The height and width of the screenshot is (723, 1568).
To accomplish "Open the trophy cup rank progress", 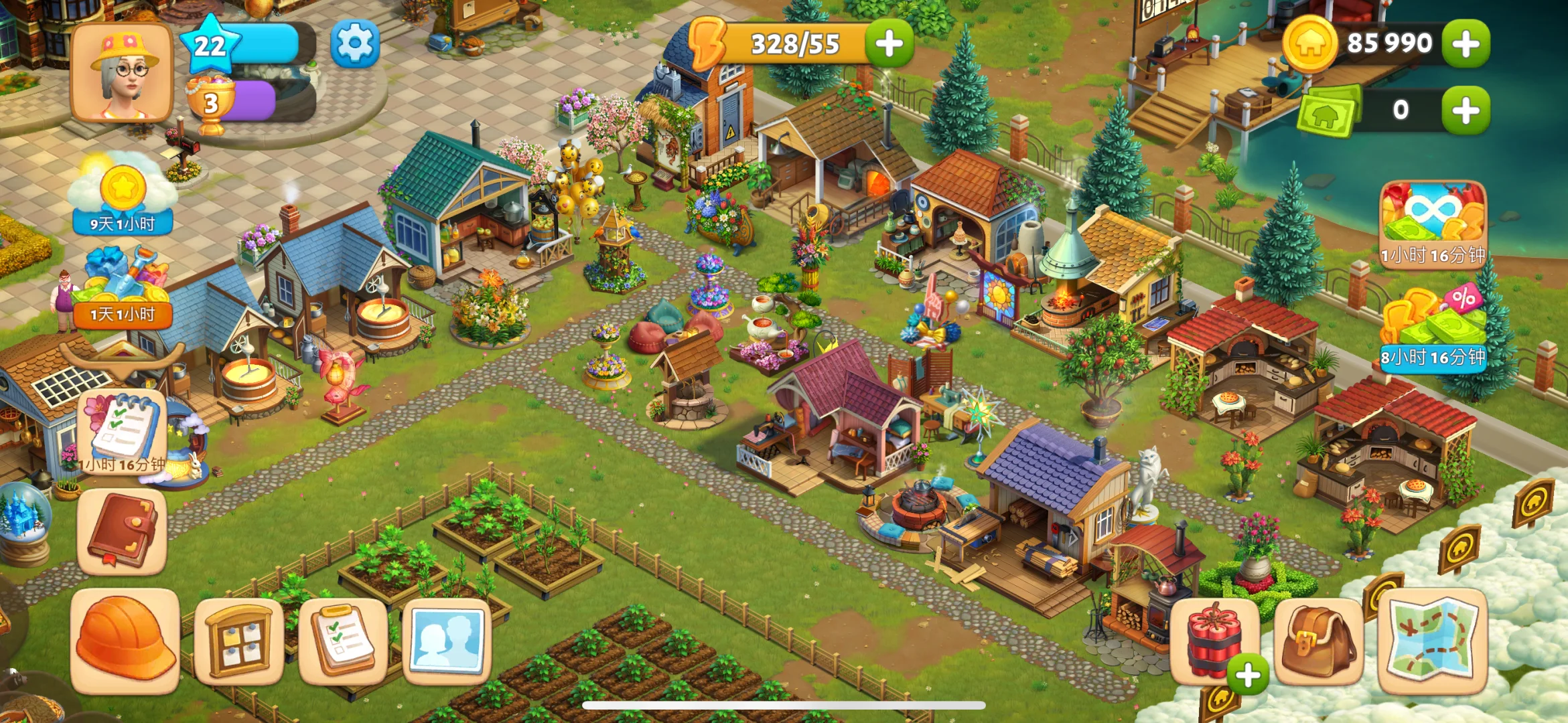I will click(x=212, y=104).
